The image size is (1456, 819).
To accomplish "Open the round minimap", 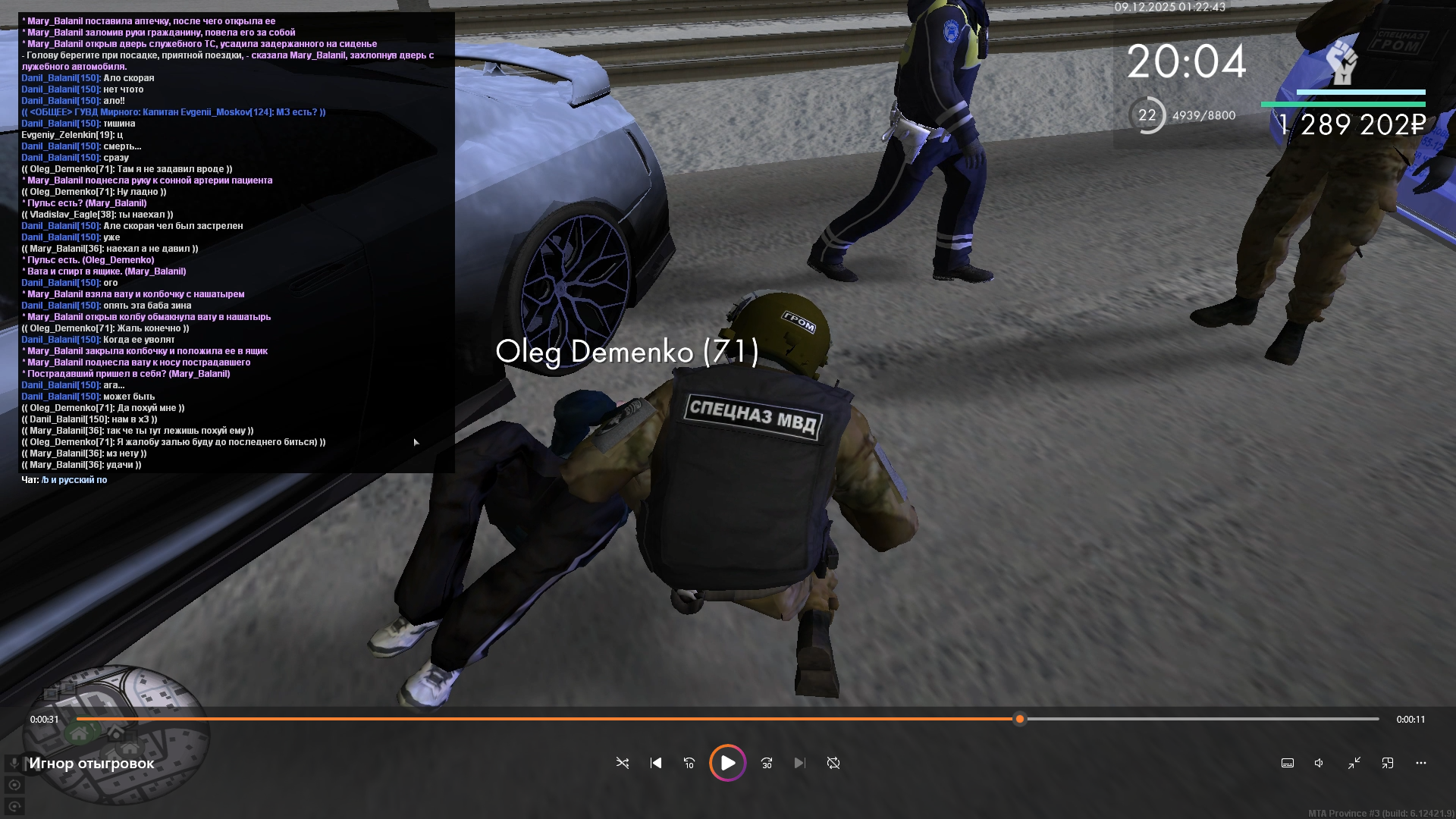I will coord(114,732).
